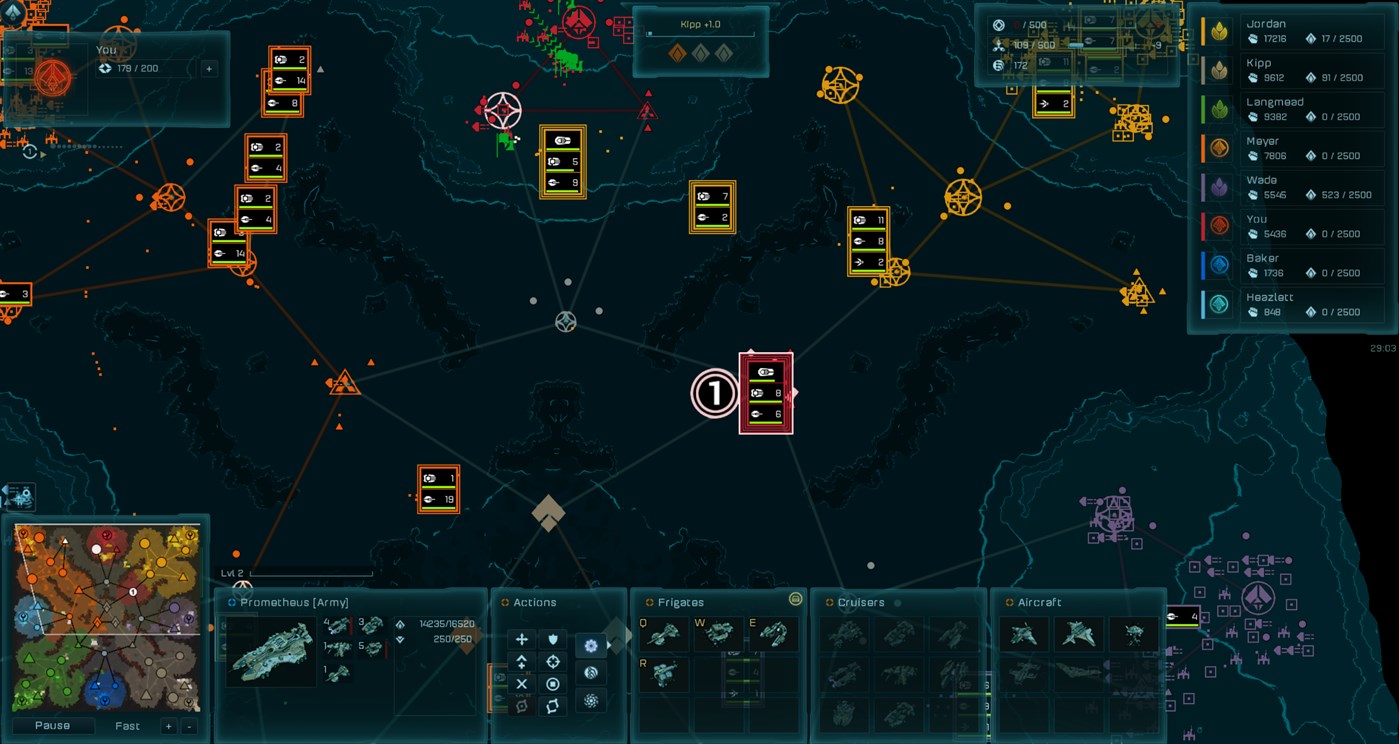Click the first unit icon in Aircraft panel
The width and height of the screenshot is (1399, 744).
pyautogui.click(x=1025, y=634)
